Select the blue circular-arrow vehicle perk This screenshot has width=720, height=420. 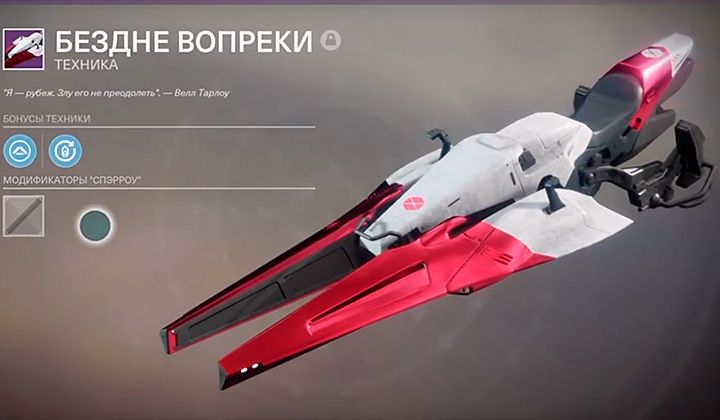point(65,151)
